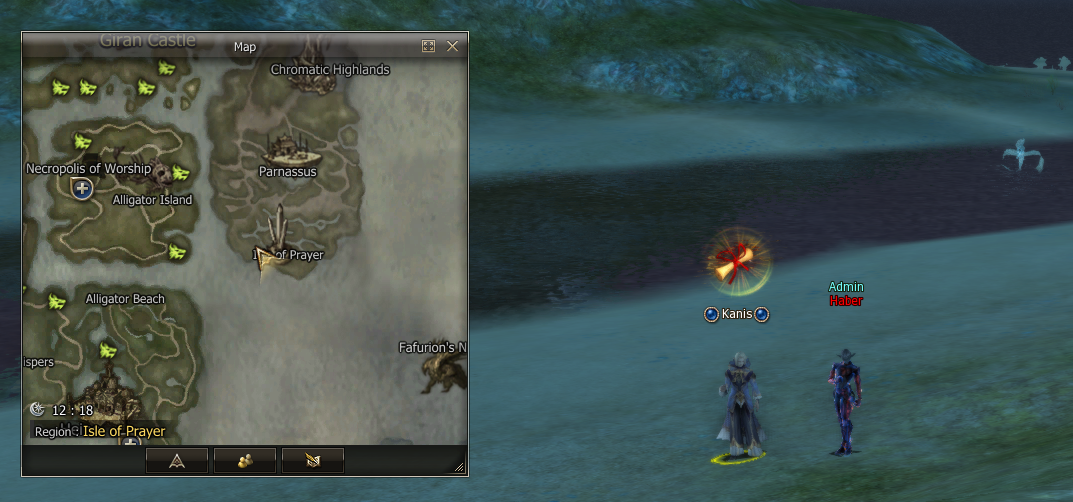Image resolution: width=1073 pixels, height=502 pixels.
Task: Click the Chromatic Highlands location label
Action: (330, 70)
